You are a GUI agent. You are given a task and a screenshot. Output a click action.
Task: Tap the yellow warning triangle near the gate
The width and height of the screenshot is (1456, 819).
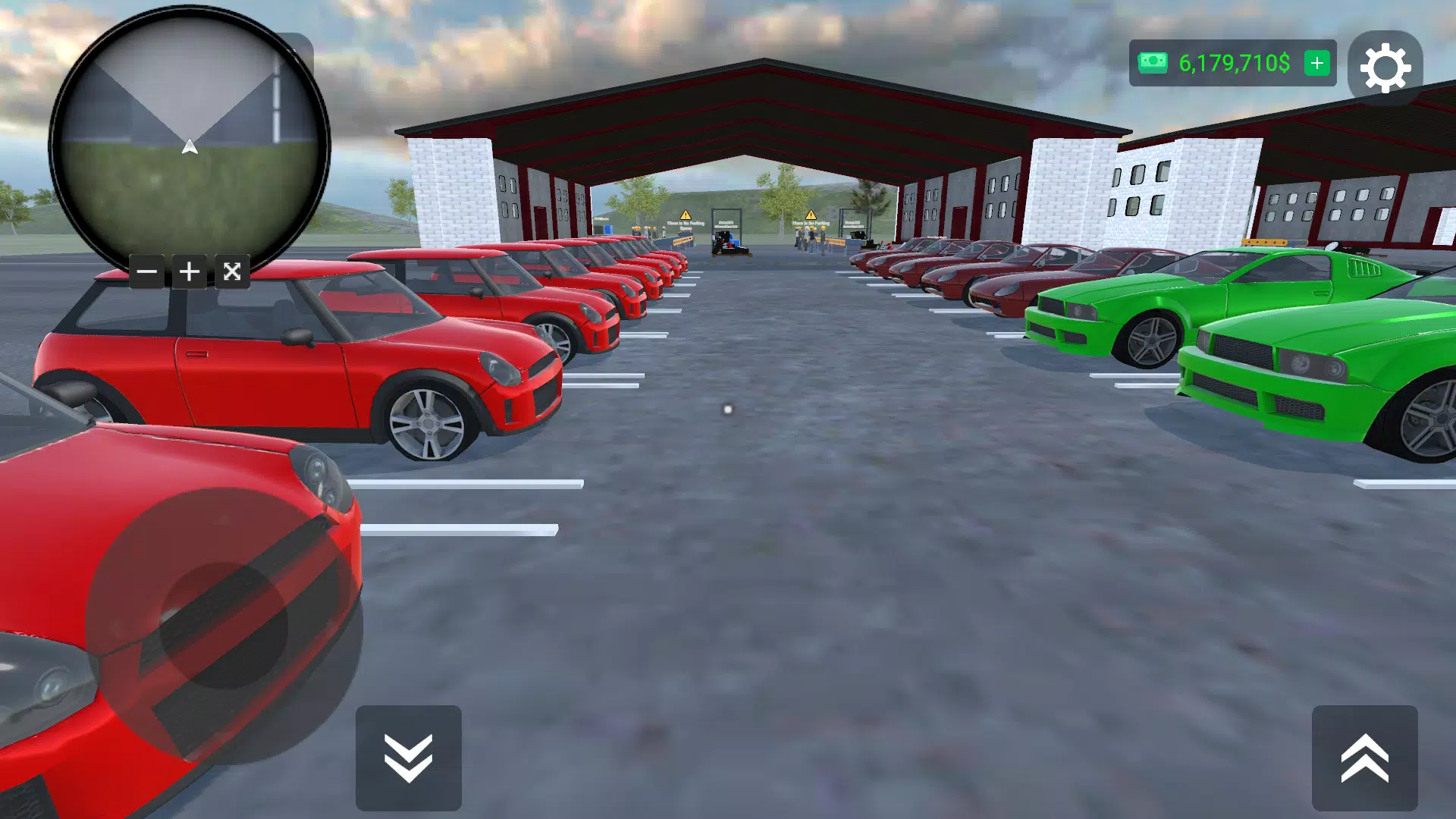point(685,215)
